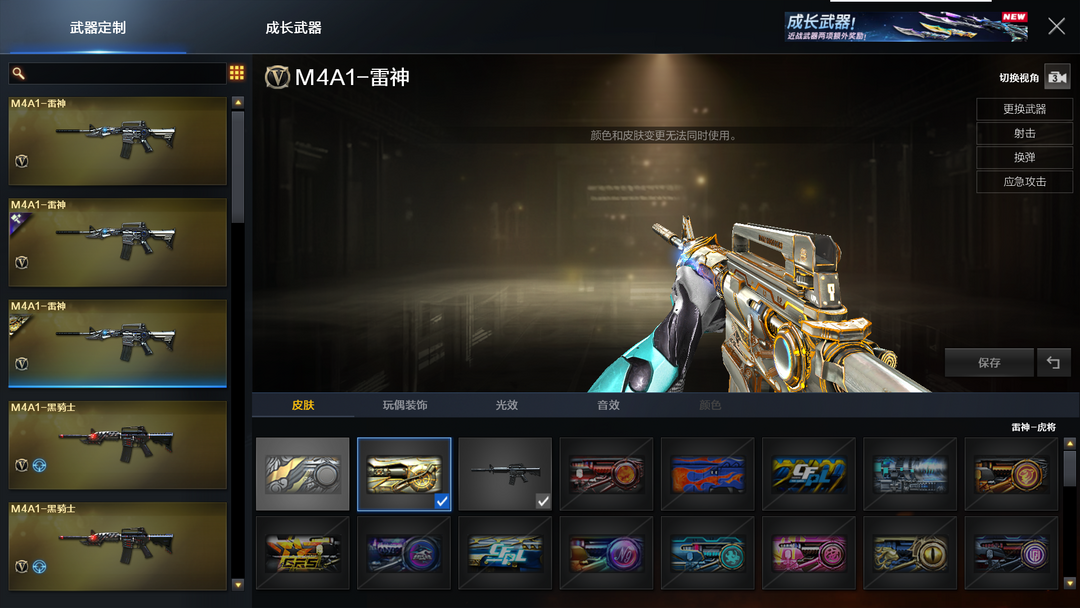This screenshot has height=608, width=1080.
Task: Select the topmost M4A1-雷神 entry in the list
Action: coord(118,141)
